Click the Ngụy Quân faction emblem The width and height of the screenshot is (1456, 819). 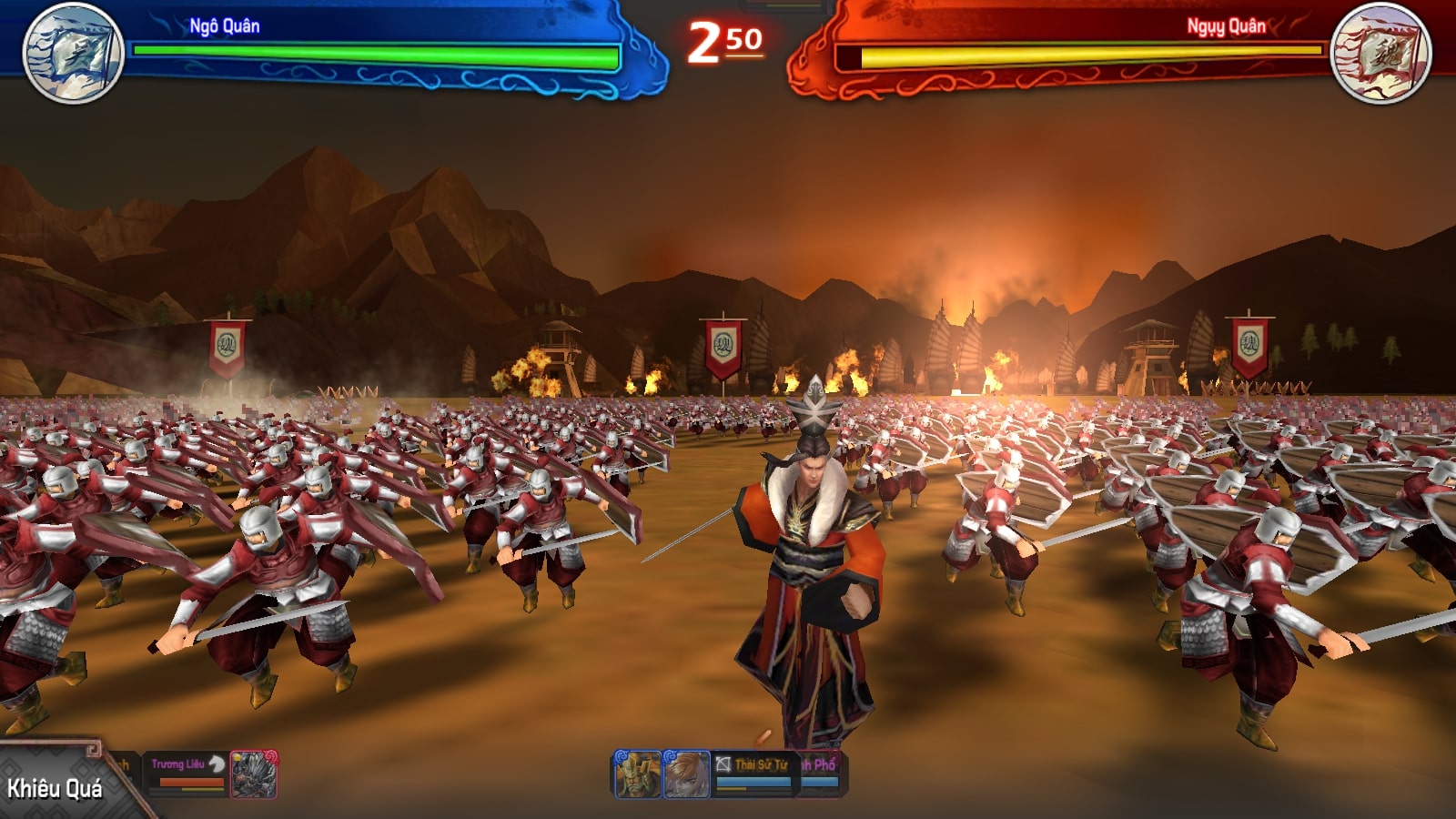1380,52
